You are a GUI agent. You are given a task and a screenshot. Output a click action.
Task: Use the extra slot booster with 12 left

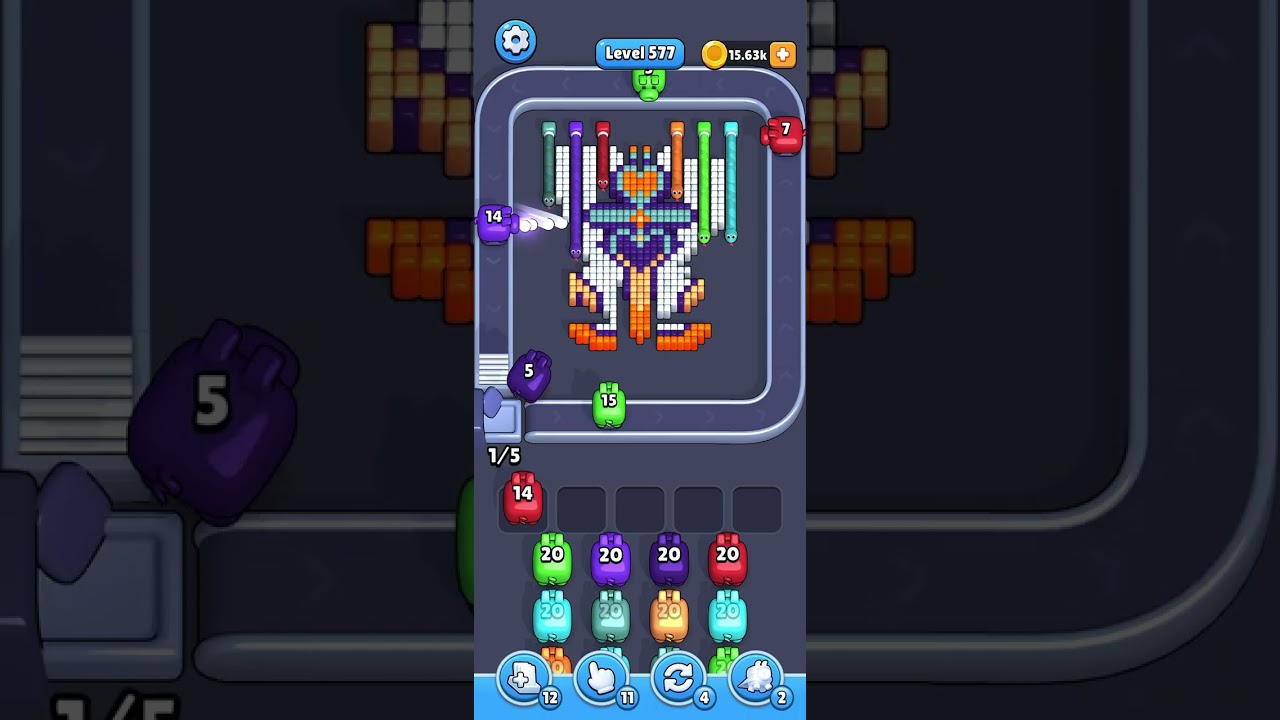(524, 680)
